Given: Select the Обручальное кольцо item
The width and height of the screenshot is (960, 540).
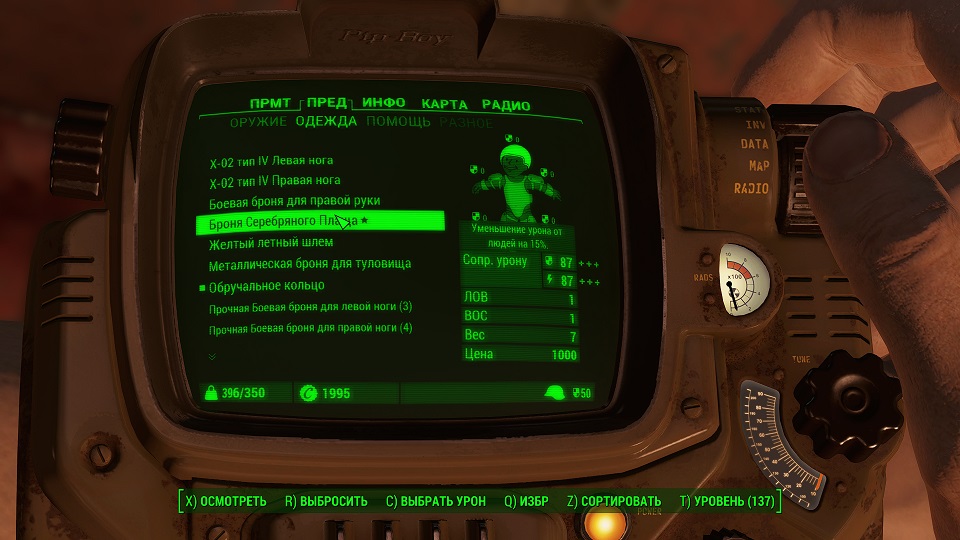Looking at the screenshot, I should (265, 286).
